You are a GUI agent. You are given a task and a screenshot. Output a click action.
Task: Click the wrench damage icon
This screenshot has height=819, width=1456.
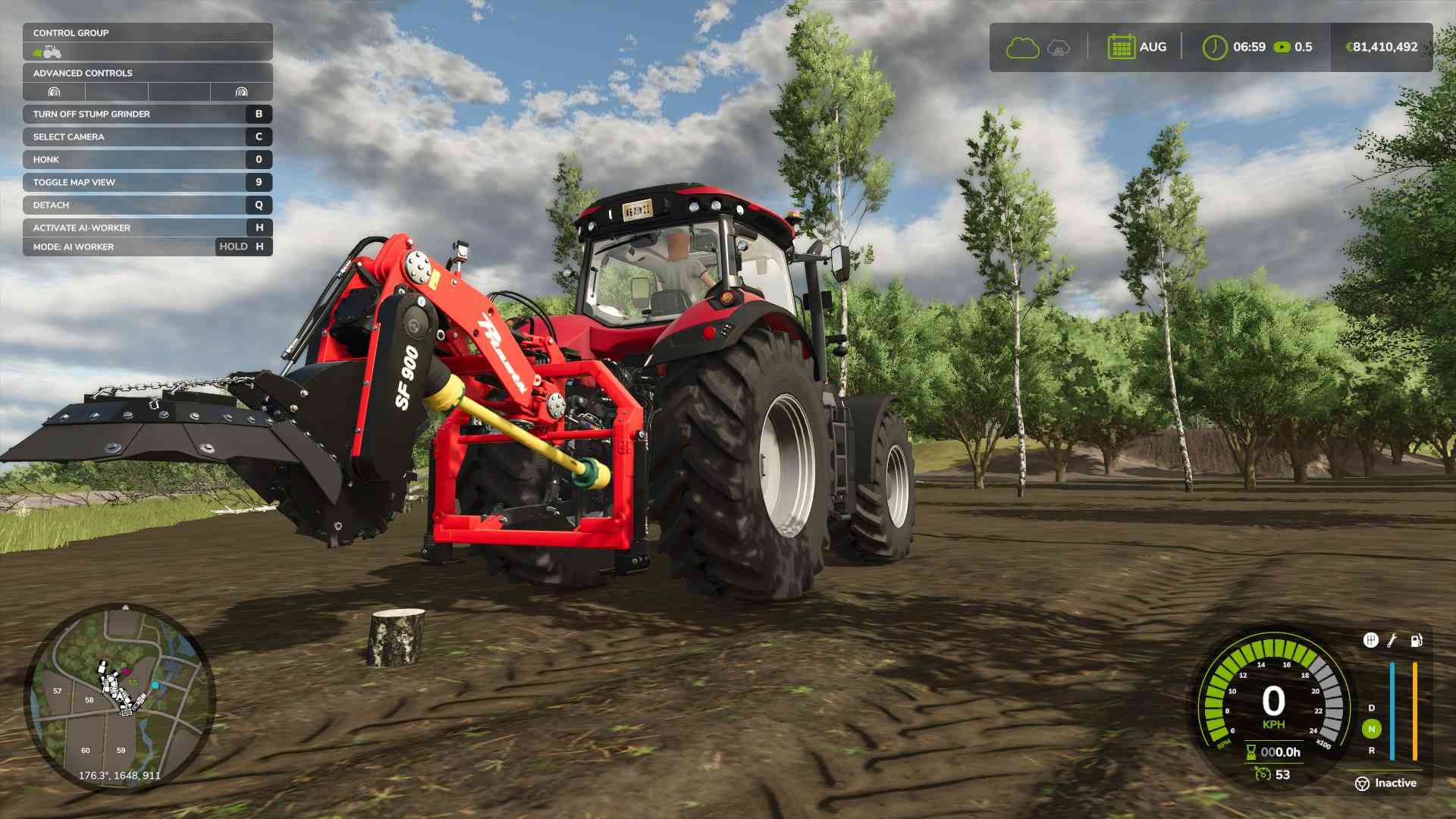point(1392,641)
